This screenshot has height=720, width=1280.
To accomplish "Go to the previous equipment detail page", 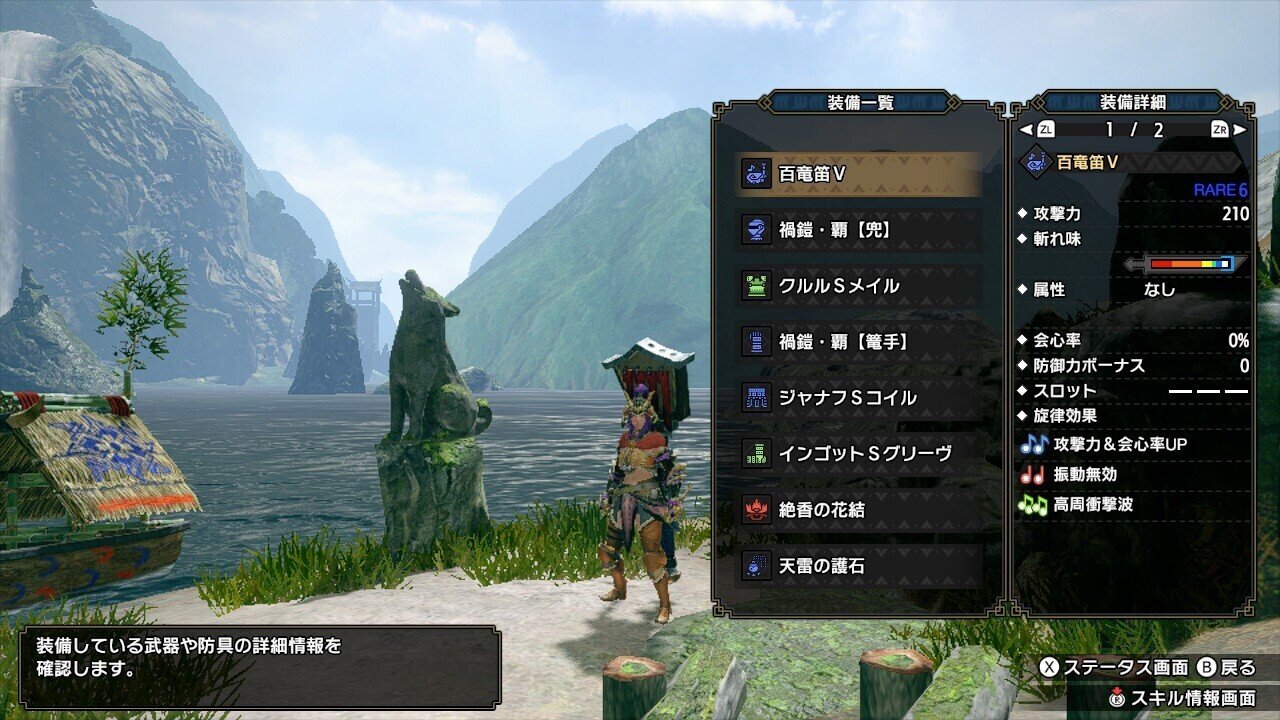I will click(1037, 129).
